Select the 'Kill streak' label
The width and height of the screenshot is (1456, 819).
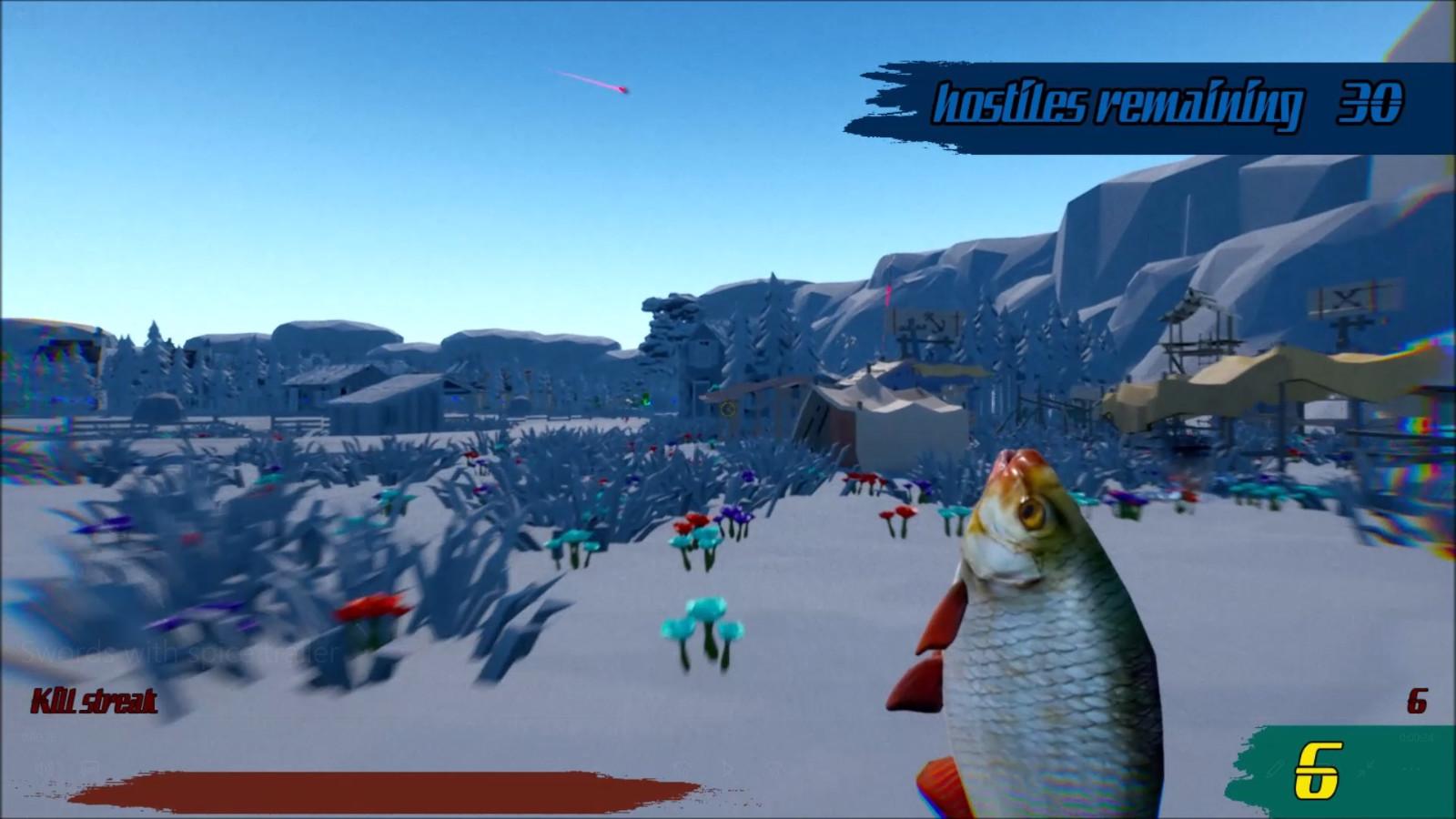click(94, 702)
